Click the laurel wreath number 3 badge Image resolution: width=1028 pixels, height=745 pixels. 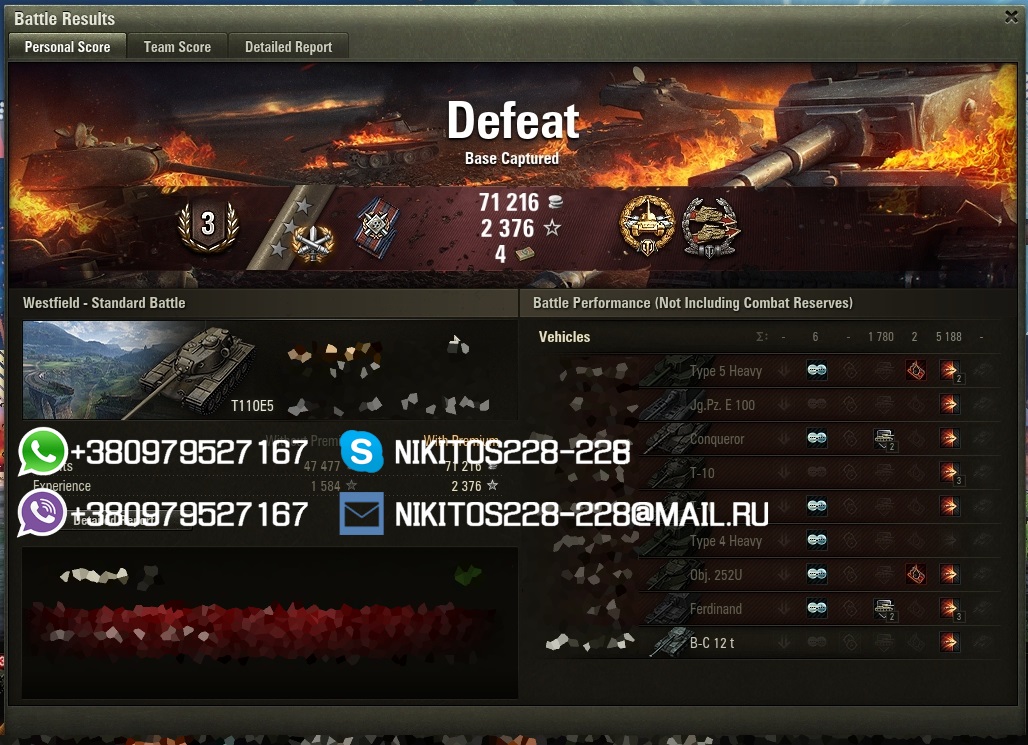(207, 225)
